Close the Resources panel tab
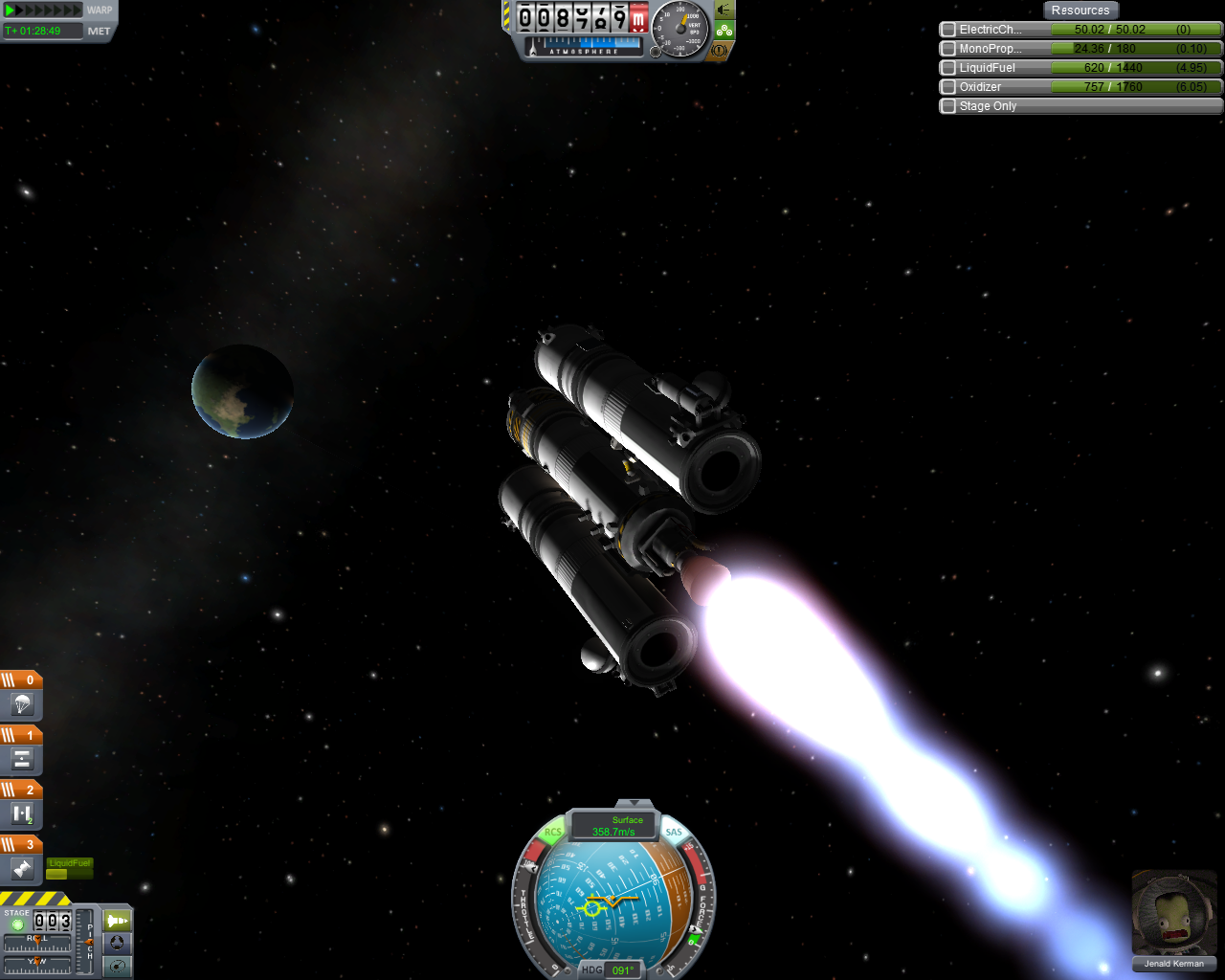Screen dimensions: 1225x980 [x=1080, y=11]
